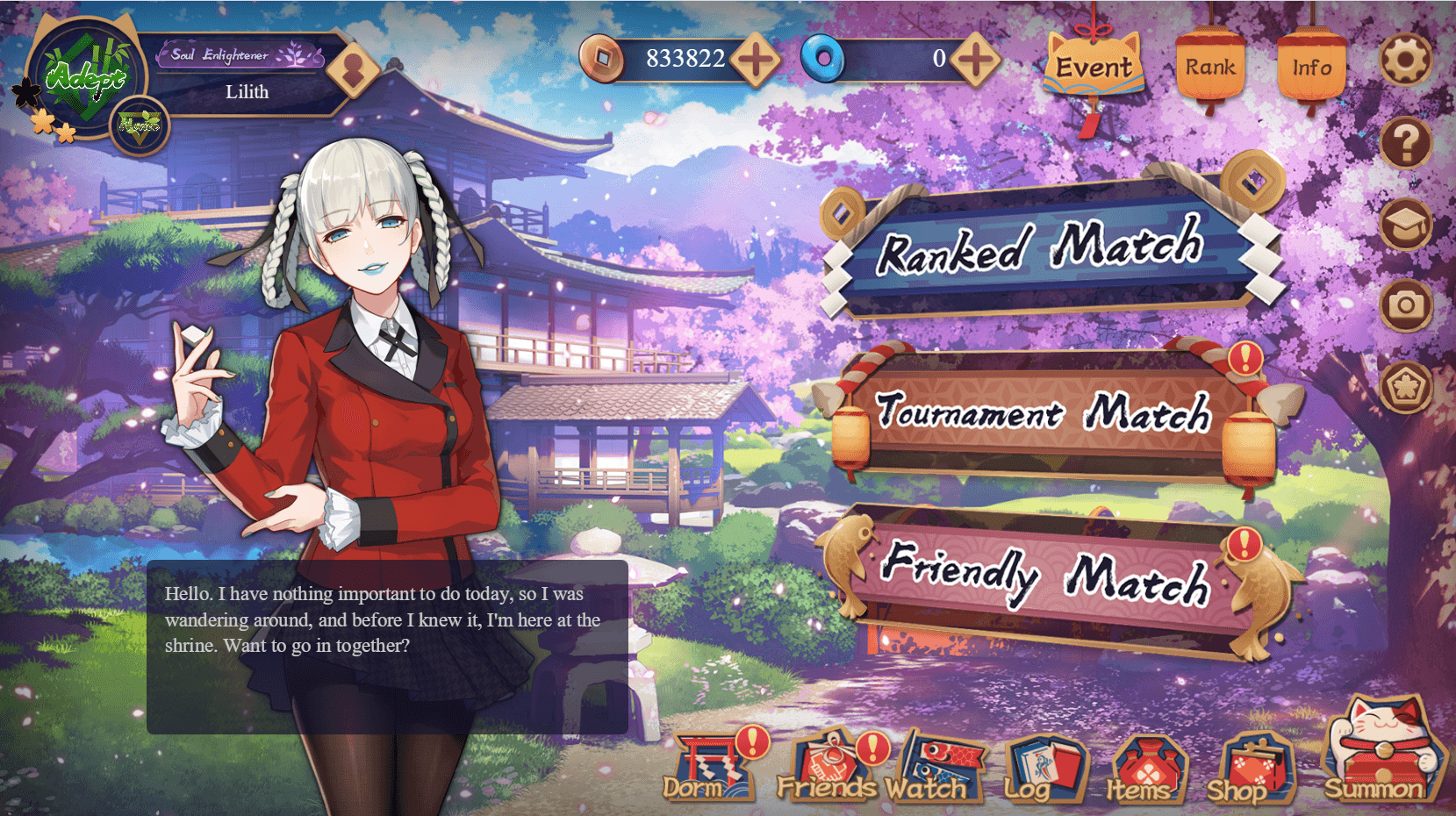Open the camera screenshot icon
This screenshot has width=1456, height=816.
(1406, 305)
